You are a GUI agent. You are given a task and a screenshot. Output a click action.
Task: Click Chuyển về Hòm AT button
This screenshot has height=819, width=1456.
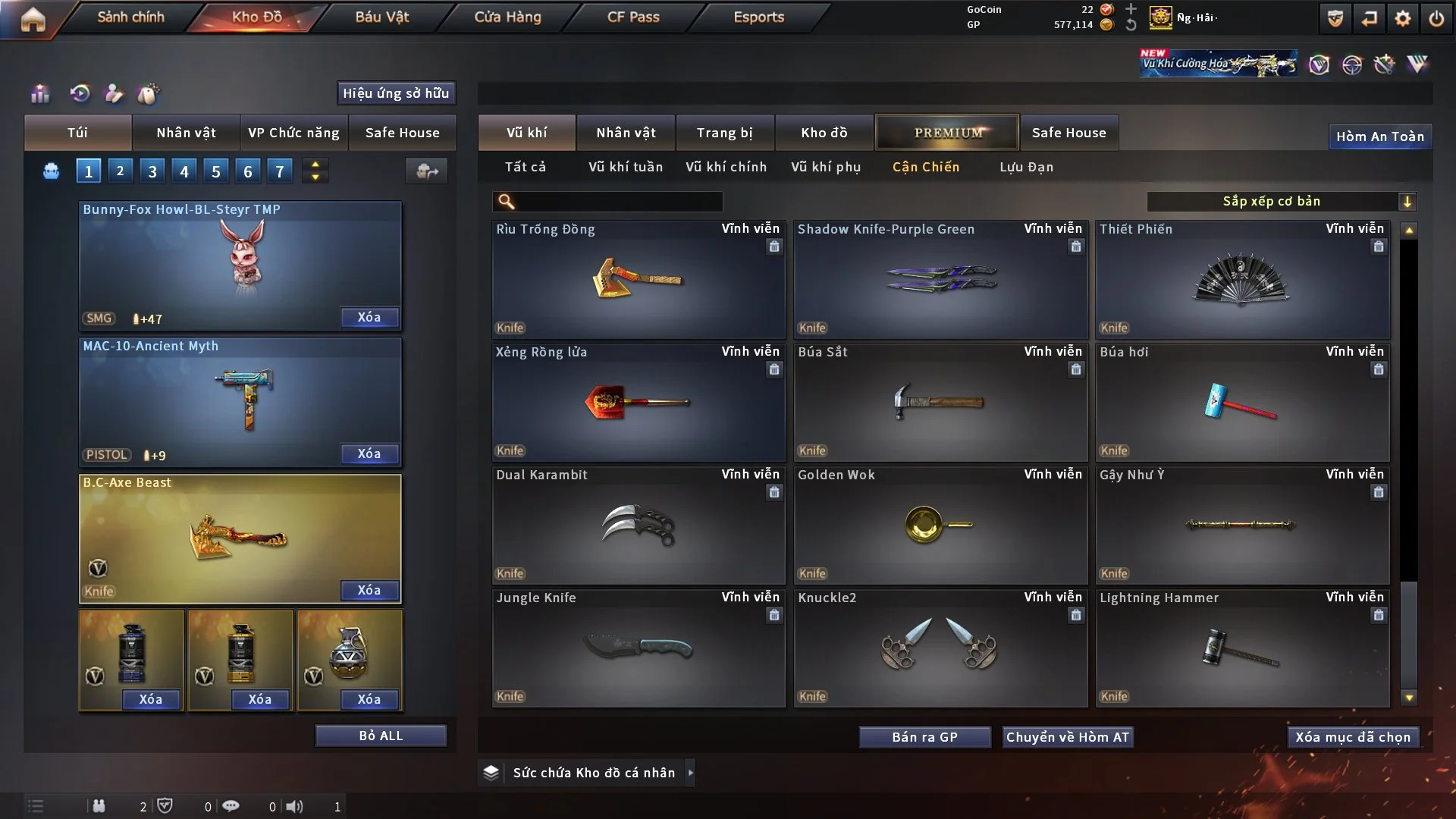click(x=1067, y=737)
